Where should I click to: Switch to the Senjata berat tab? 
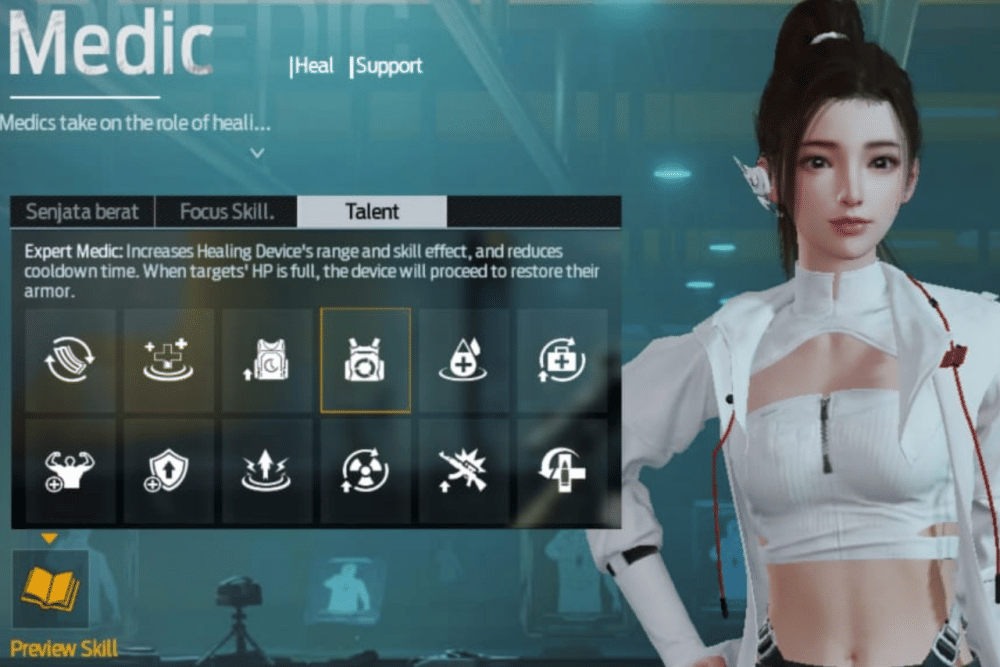(83, 212)
